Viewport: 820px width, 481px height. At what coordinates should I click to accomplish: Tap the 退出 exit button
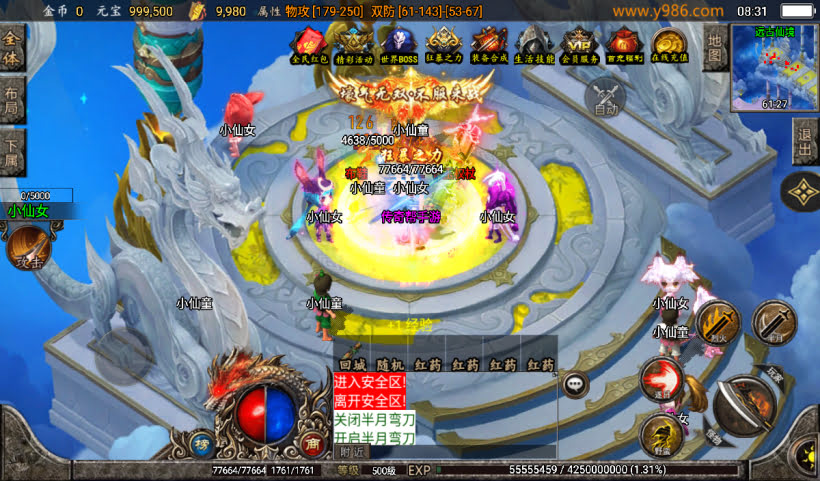point(805,143)
